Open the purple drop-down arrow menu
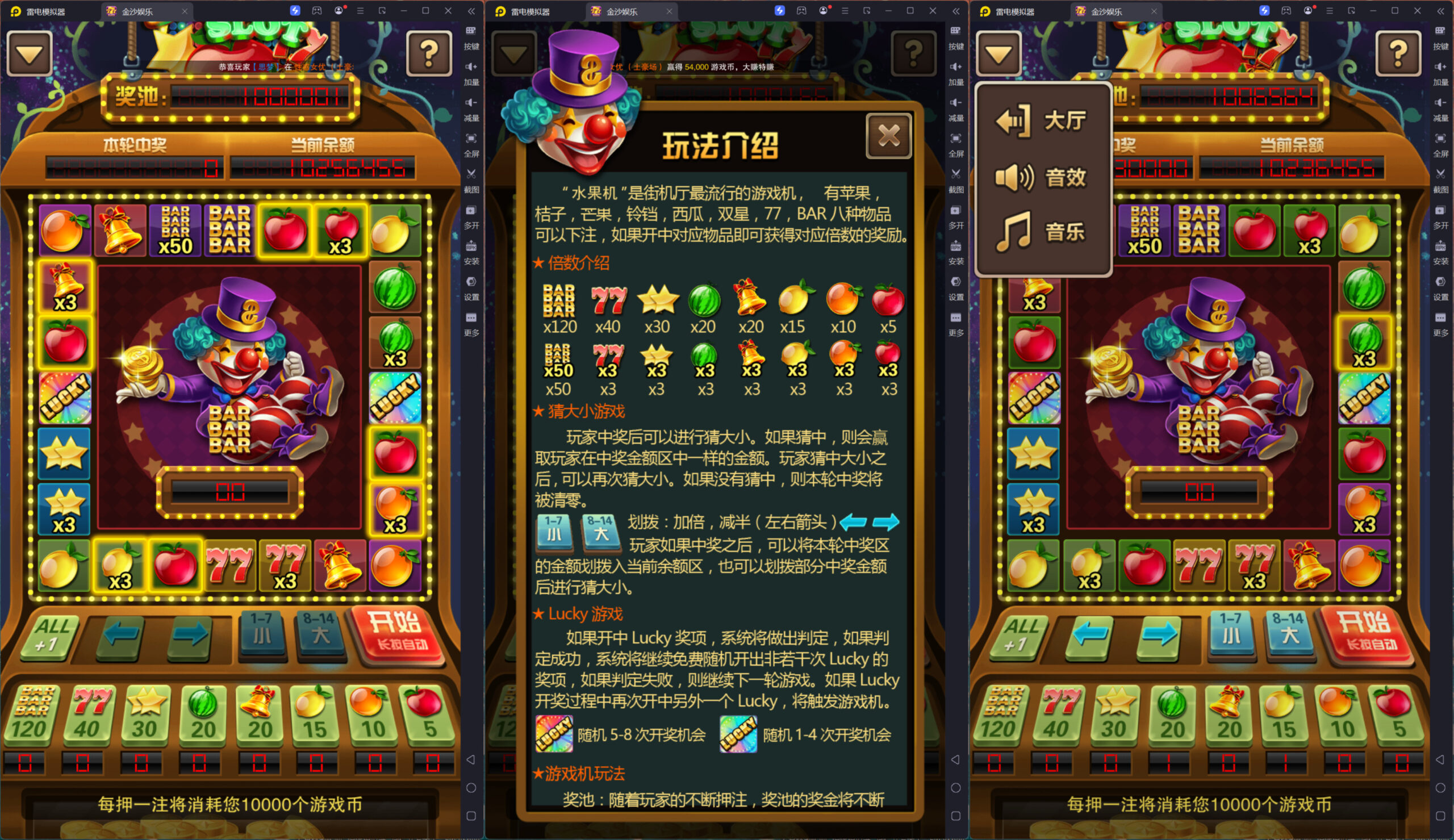The height and width of the screenshot is (840, 1454). coord(30,53)
